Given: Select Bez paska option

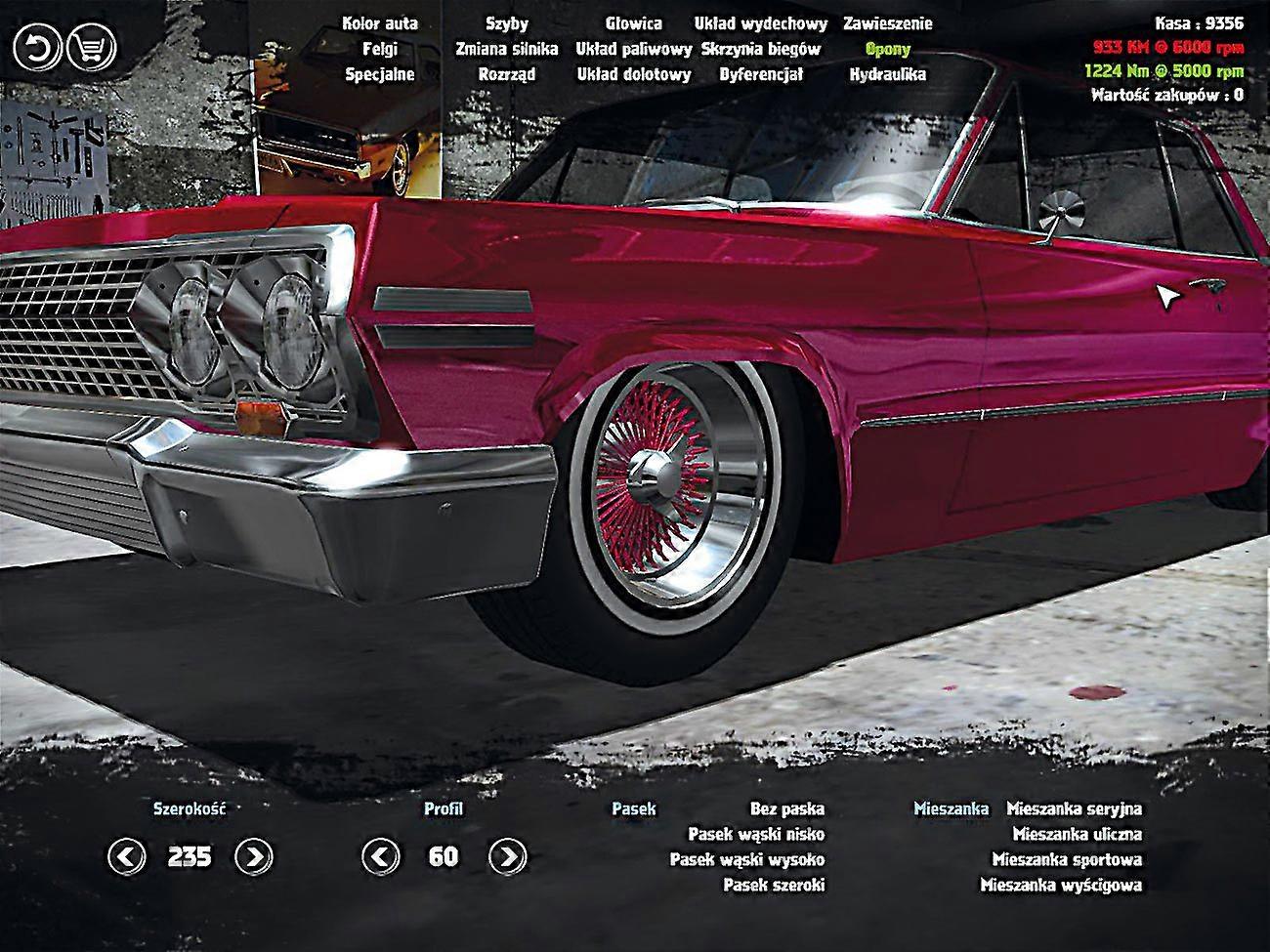Looking at the screenshot, I should coord(786,809).
